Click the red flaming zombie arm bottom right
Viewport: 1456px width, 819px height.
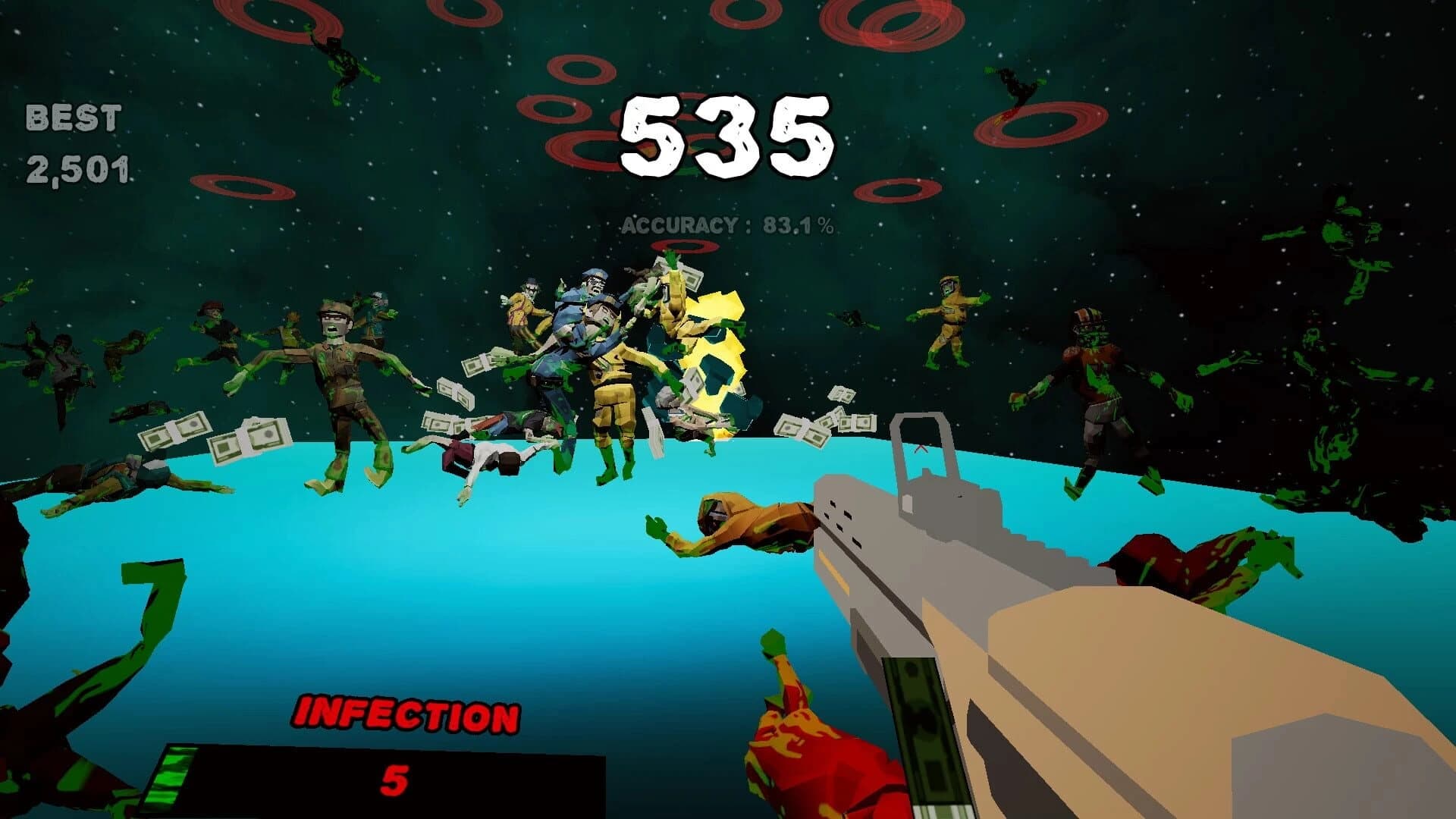pyautogui.click(x=819, y=758)
